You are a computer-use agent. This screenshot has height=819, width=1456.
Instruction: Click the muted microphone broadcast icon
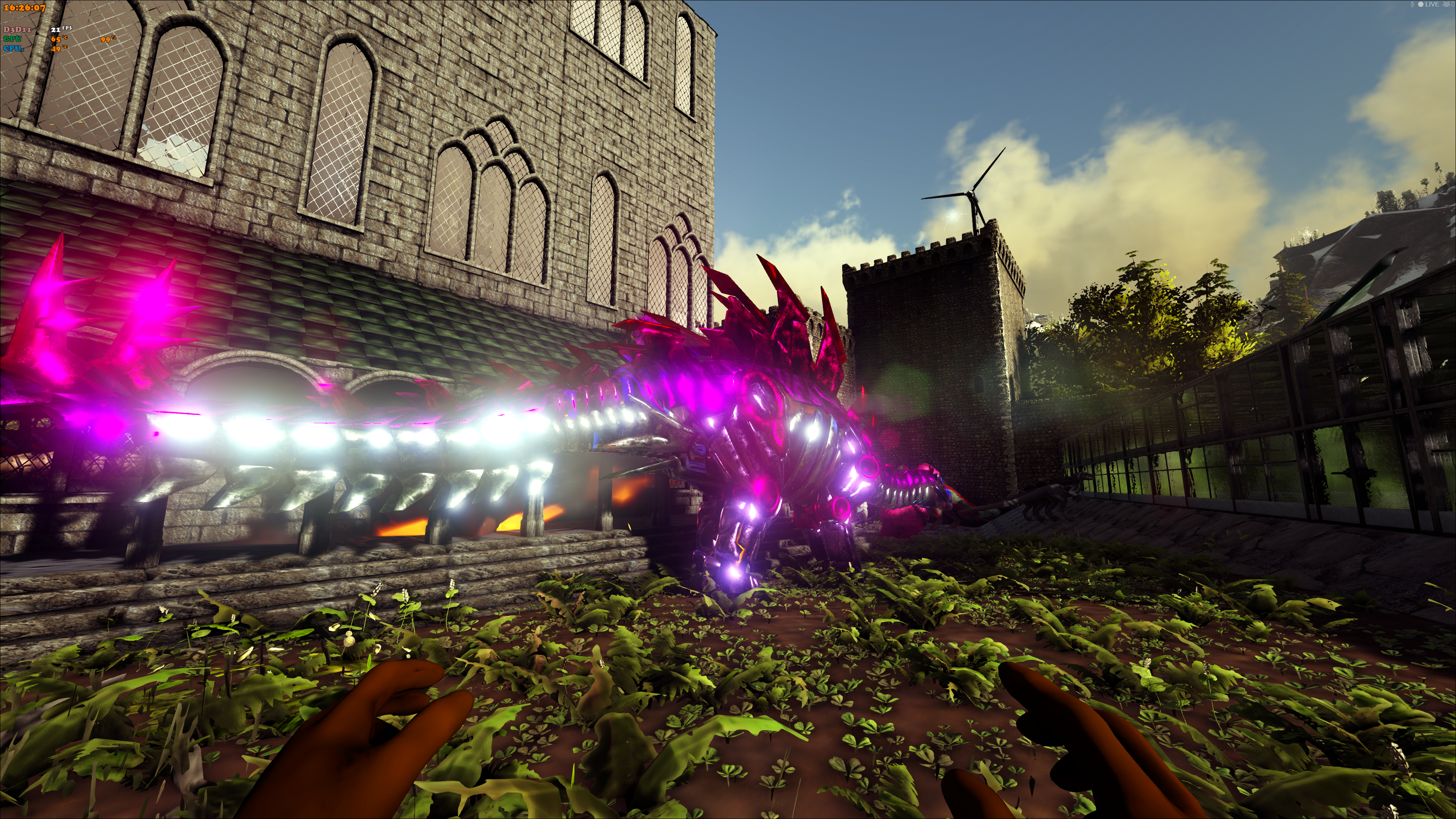[1412, 5]
